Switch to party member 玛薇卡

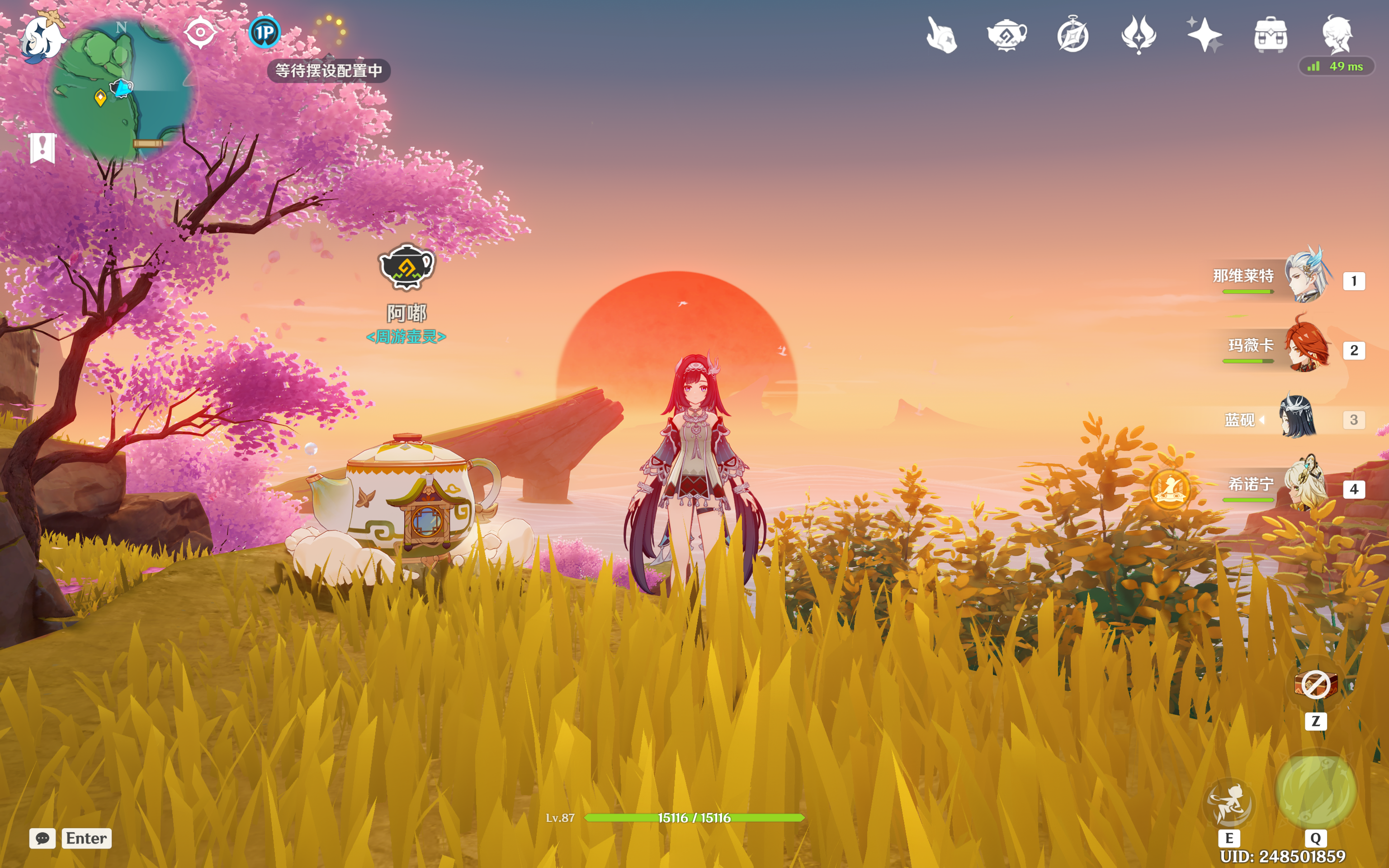coord(1307,349)
